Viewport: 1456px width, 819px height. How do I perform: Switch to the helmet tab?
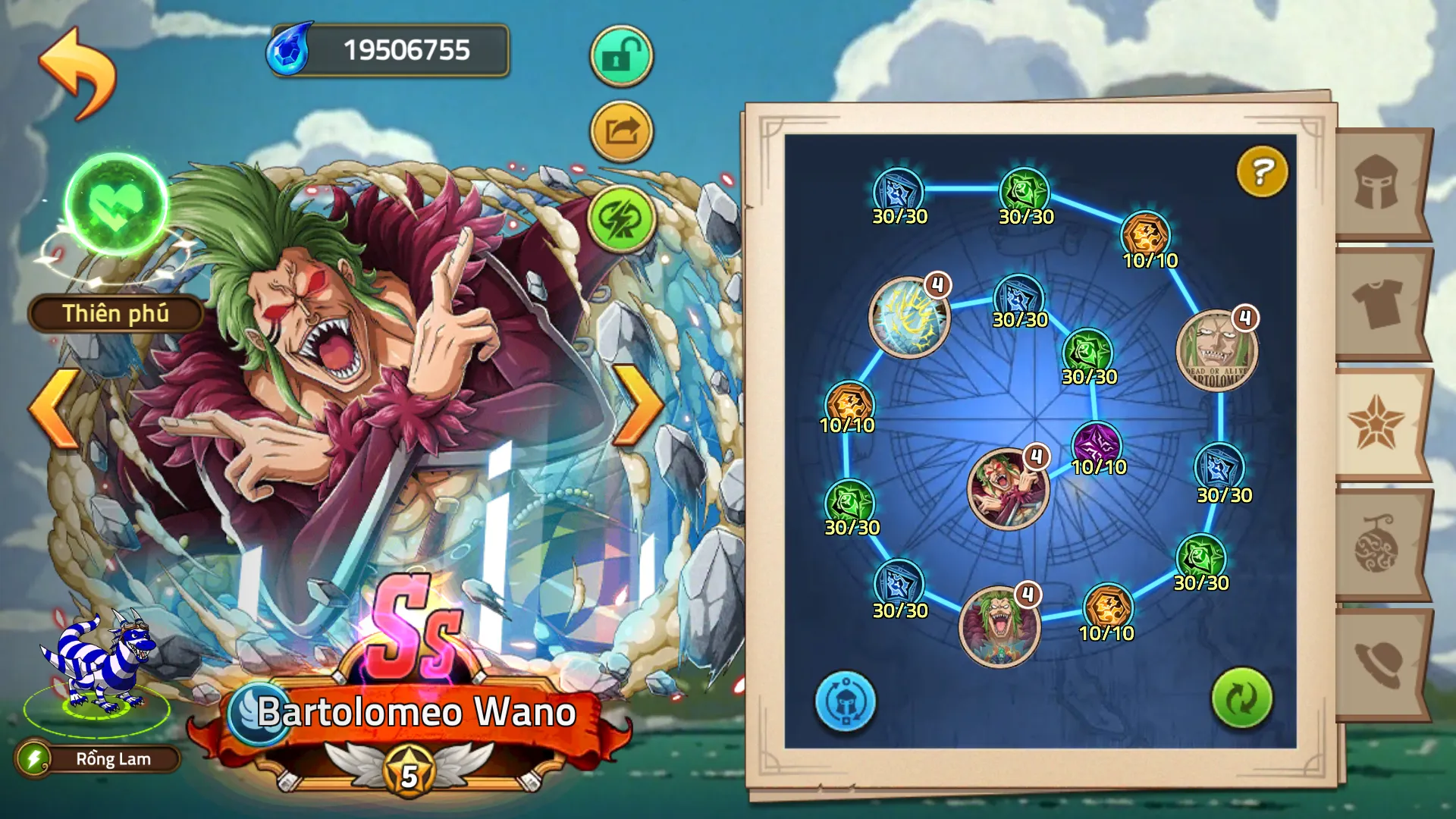1377,183
